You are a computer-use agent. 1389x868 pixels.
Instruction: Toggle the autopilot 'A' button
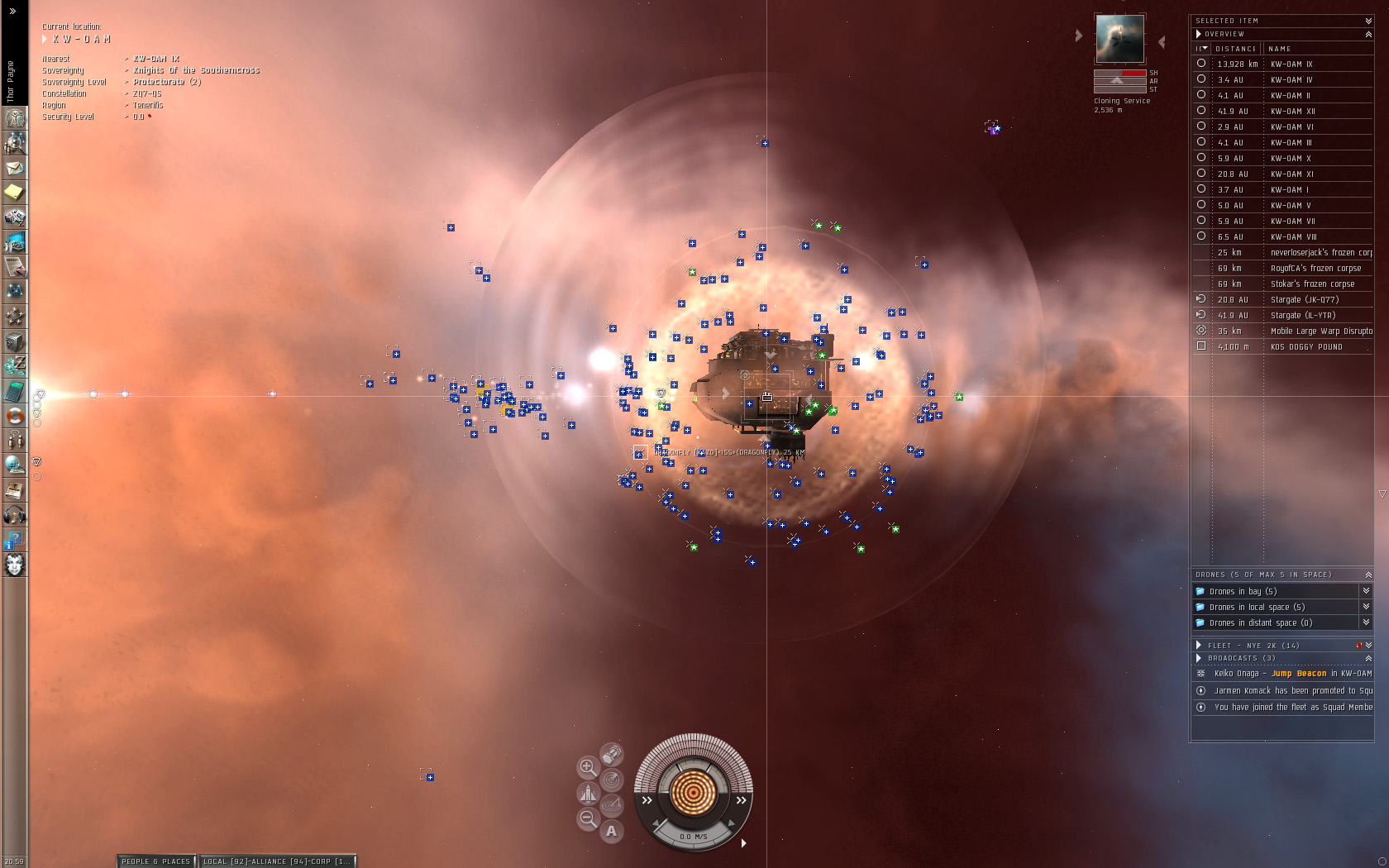click(611, 831)
